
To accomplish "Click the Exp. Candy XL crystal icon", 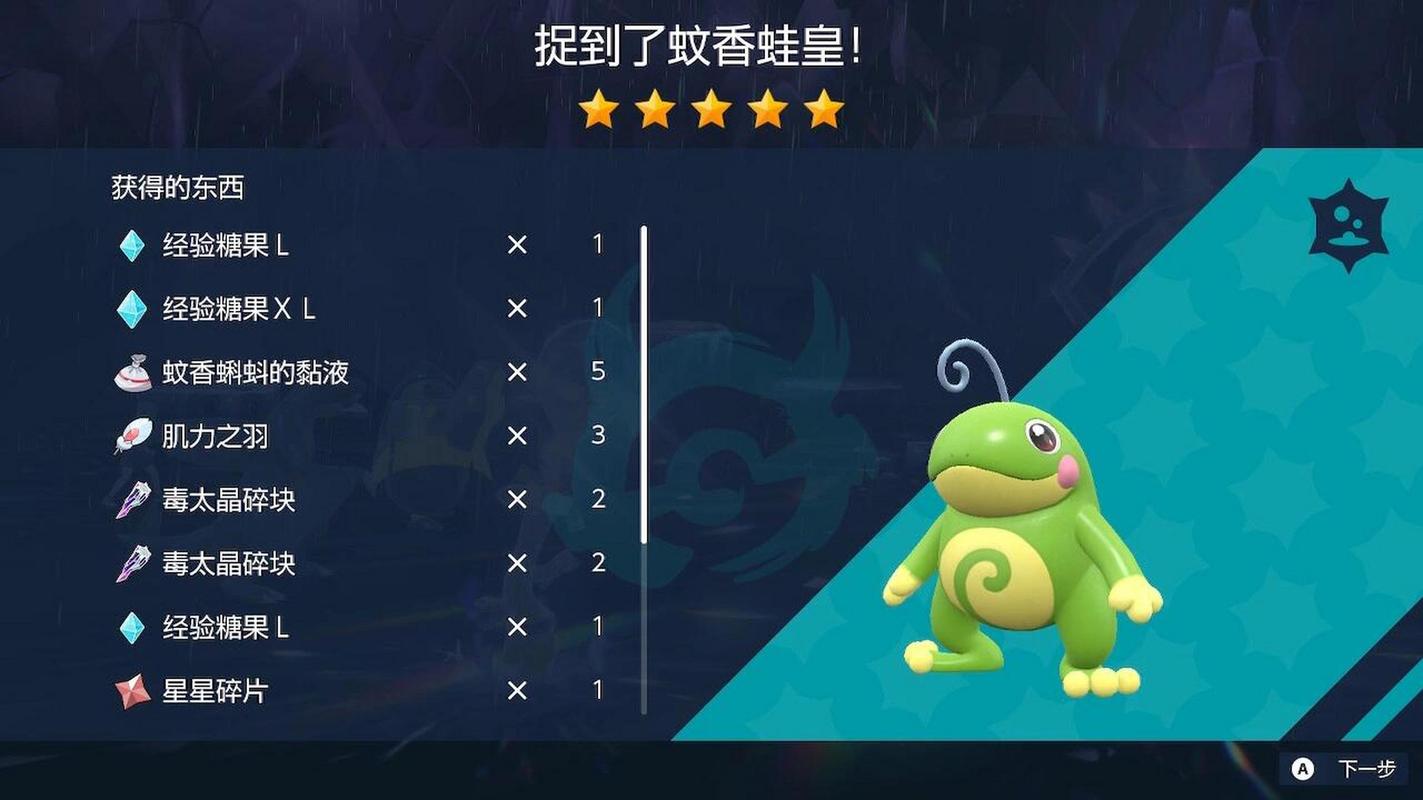I will (133, 309).
